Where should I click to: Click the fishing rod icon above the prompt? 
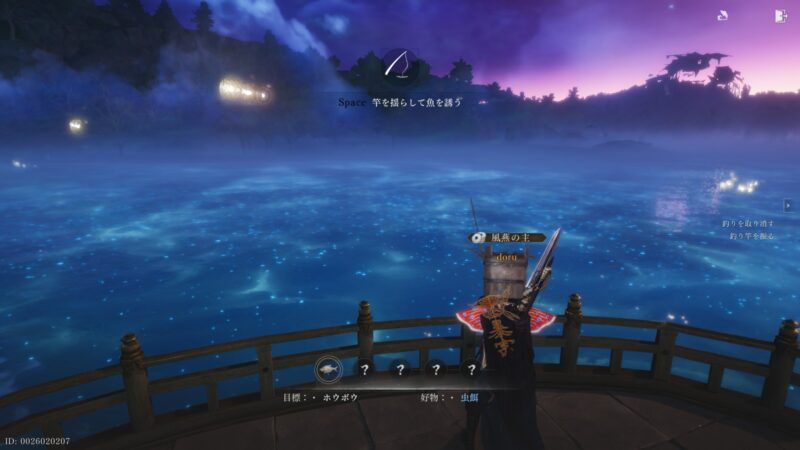(x=398, y=66)
